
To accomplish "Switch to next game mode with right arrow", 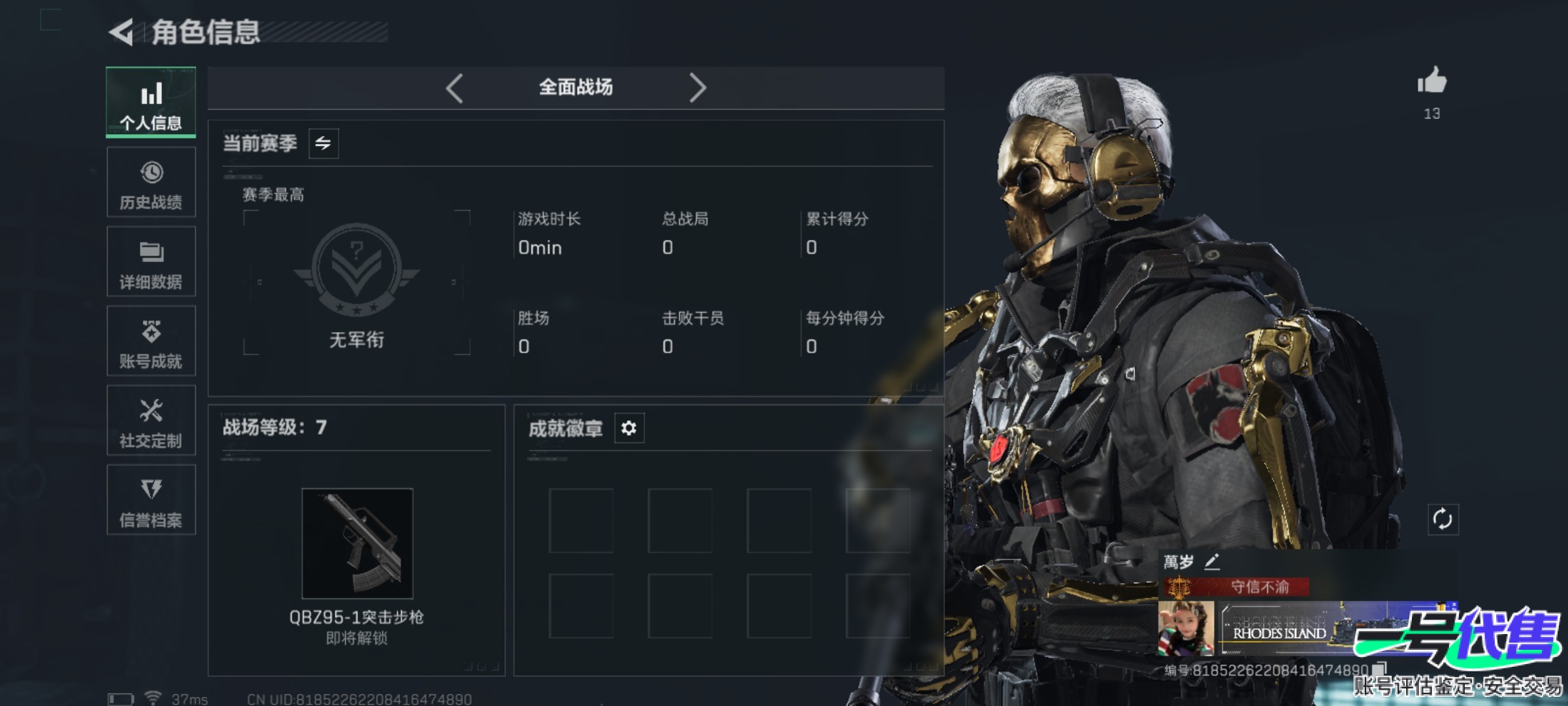I will [x=697, y=88].
